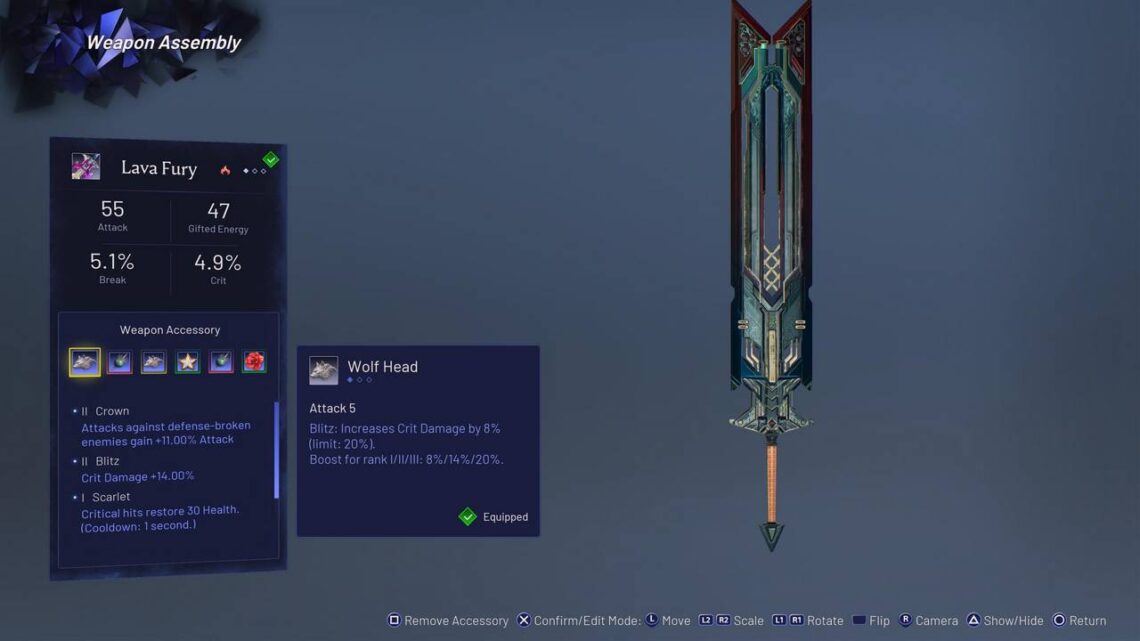Select the yellow-highlighted Wolf Head accessory slot
1140x641 pixels.
click(x=85, y=362)
